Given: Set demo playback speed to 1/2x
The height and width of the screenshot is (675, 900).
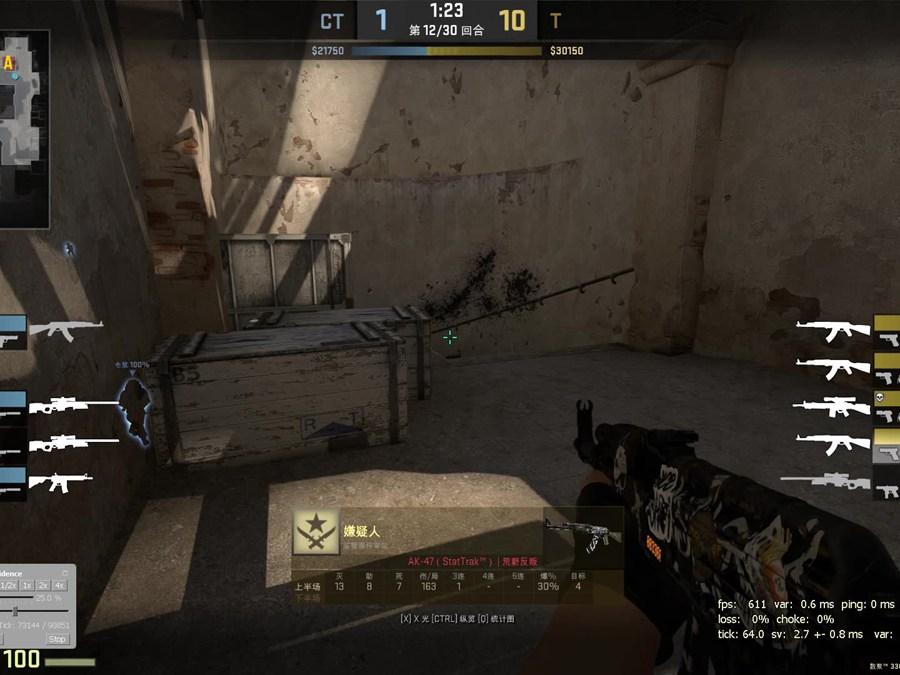Looking at the screenshot, I should click(8, 585).
